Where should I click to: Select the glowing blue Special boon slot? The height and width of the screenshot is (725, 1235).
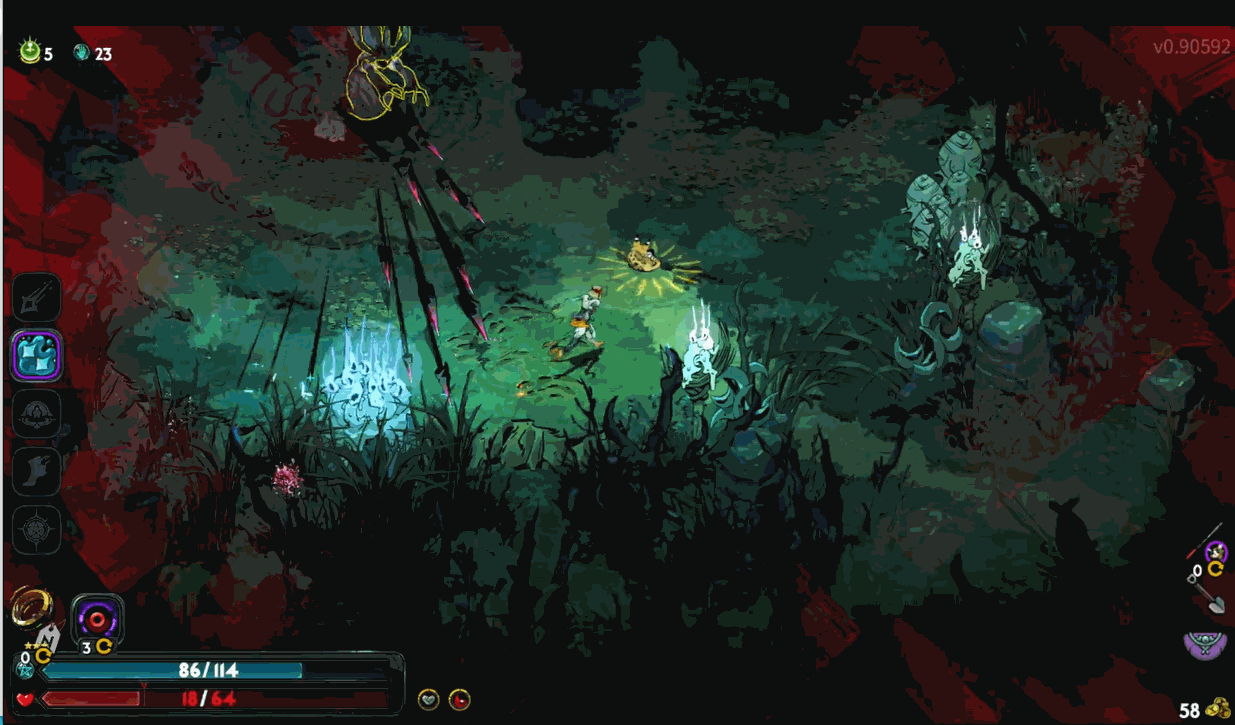(x=37, y=355)
